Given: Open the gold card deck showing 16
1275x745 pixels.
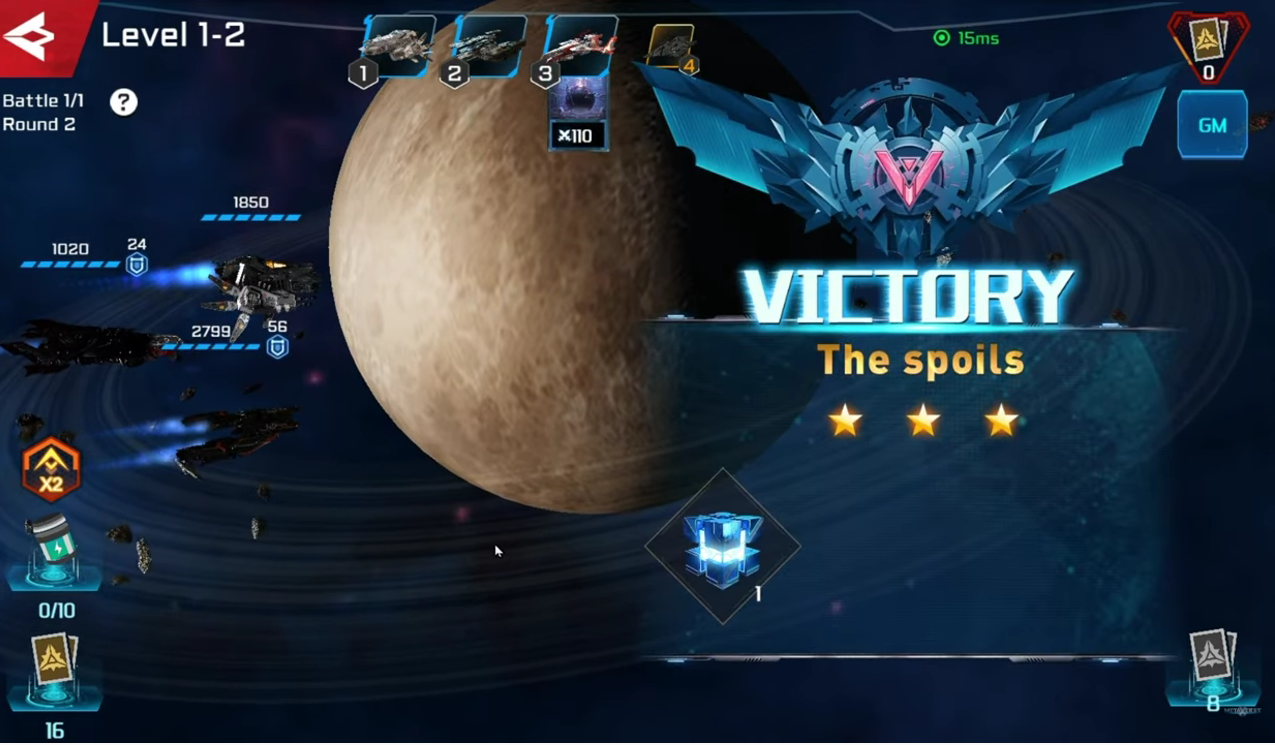Looking at the screenshot, I should pyautogui.click(x=52, y=667).
